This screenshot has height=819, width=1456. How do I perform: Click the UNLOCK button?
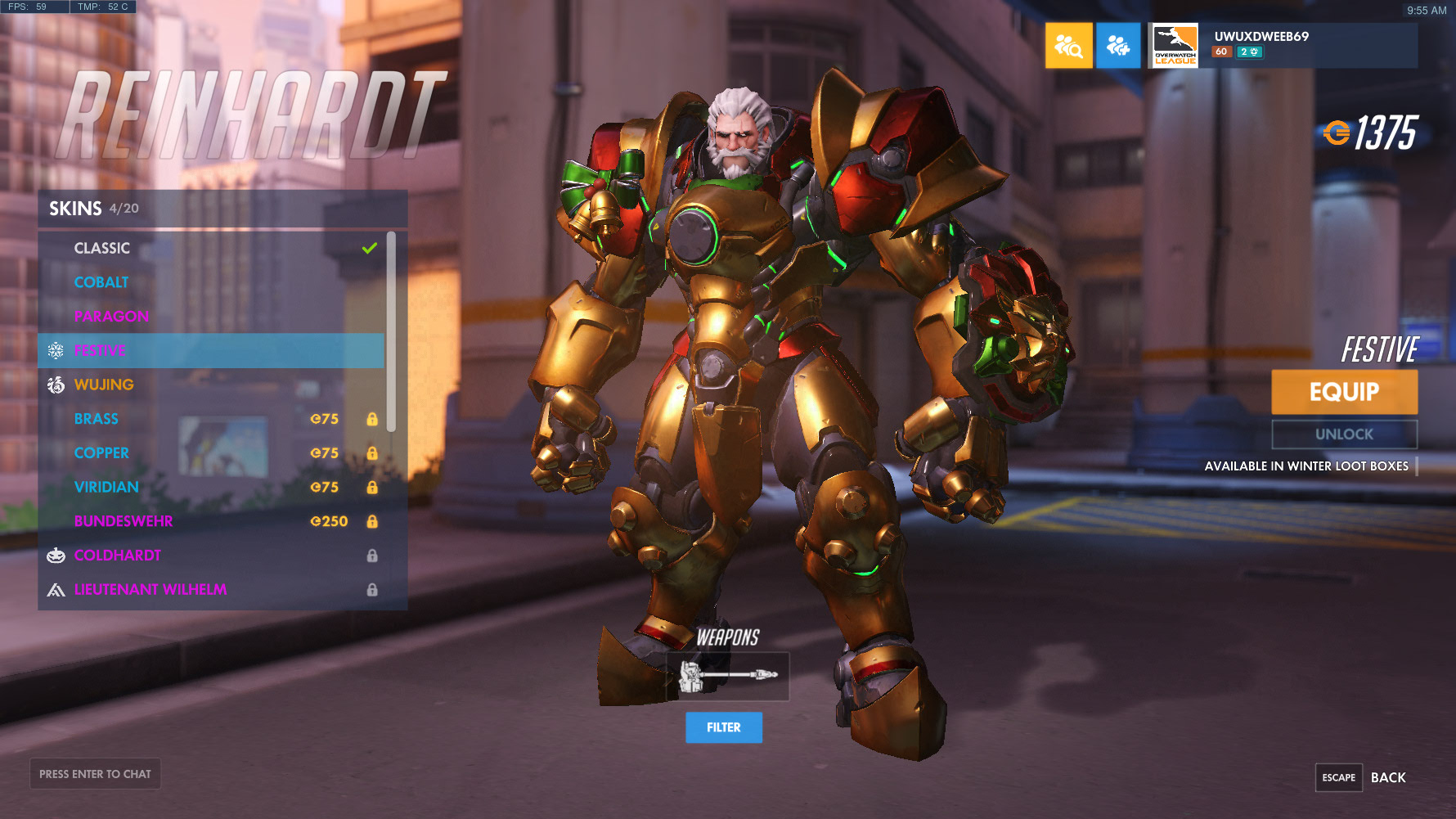1344,434
